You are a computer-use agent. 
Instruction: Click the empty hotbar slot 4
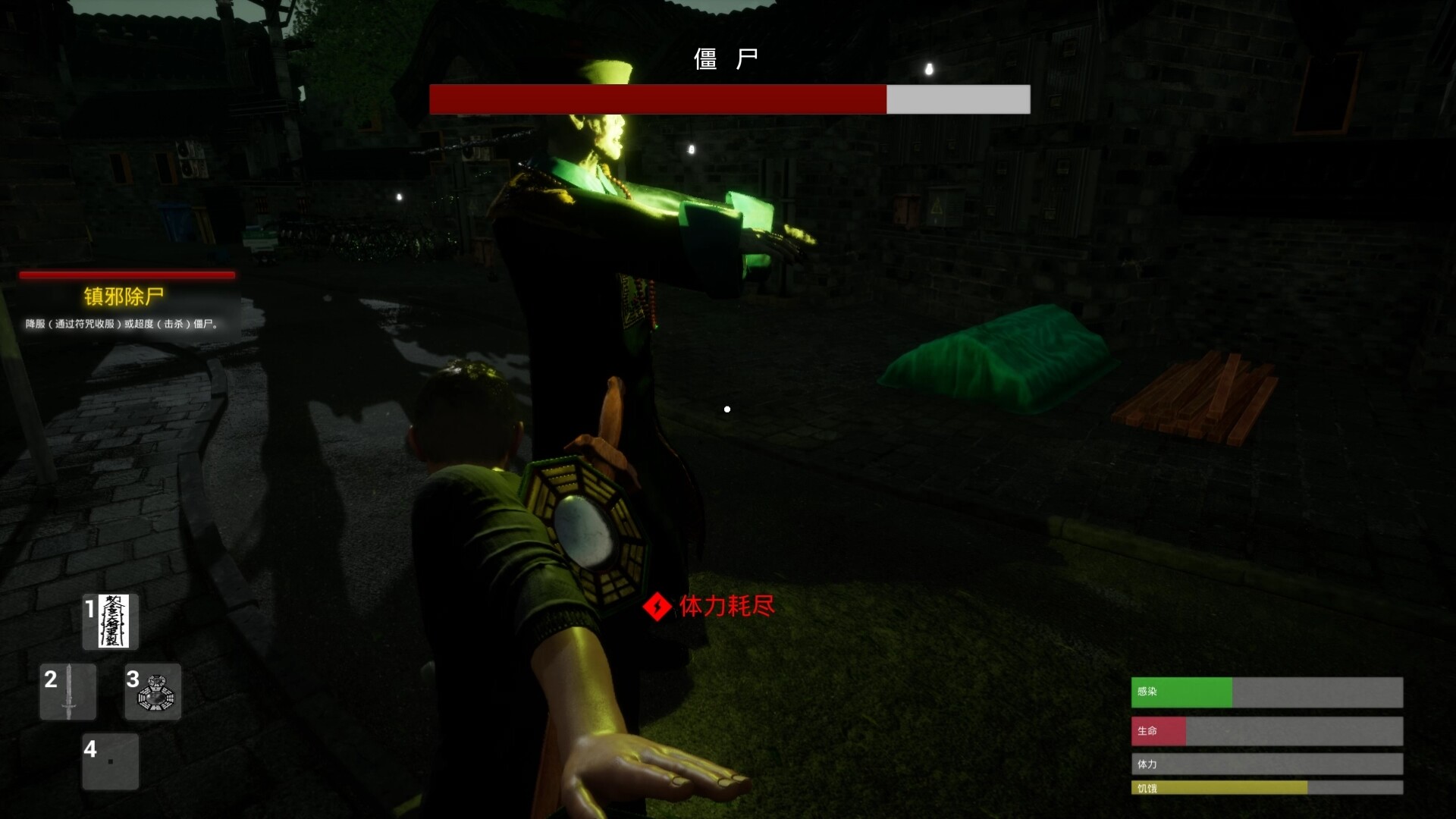click(110, 761)
